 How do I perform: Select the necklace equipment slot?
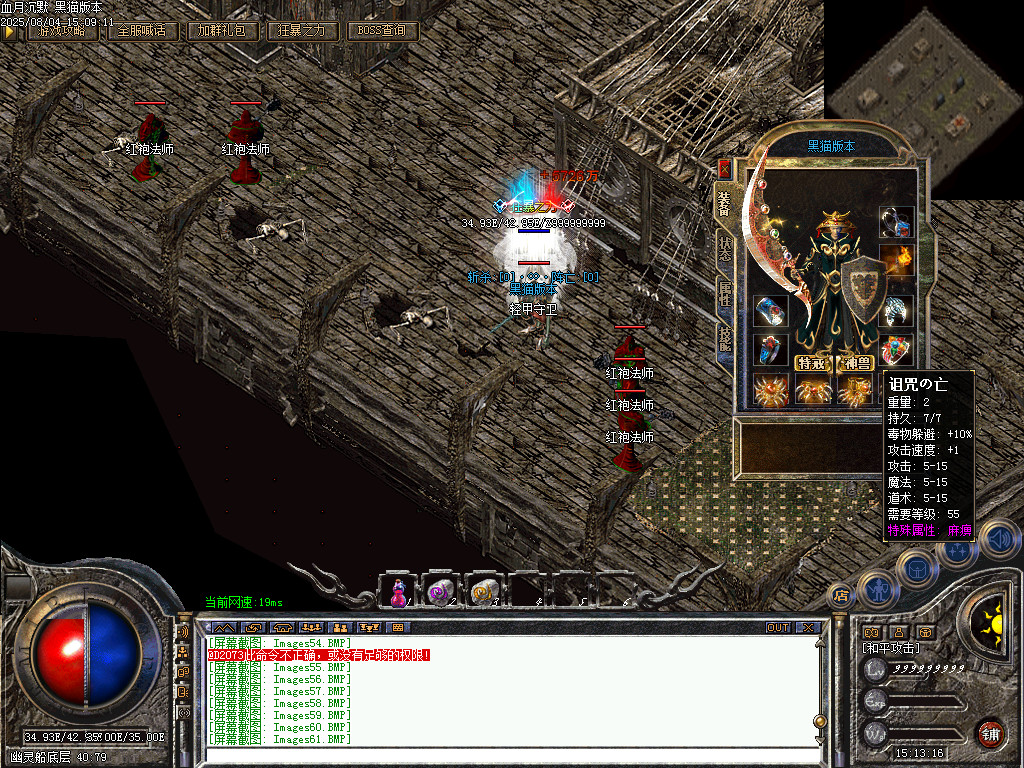(x=895, y=221)
